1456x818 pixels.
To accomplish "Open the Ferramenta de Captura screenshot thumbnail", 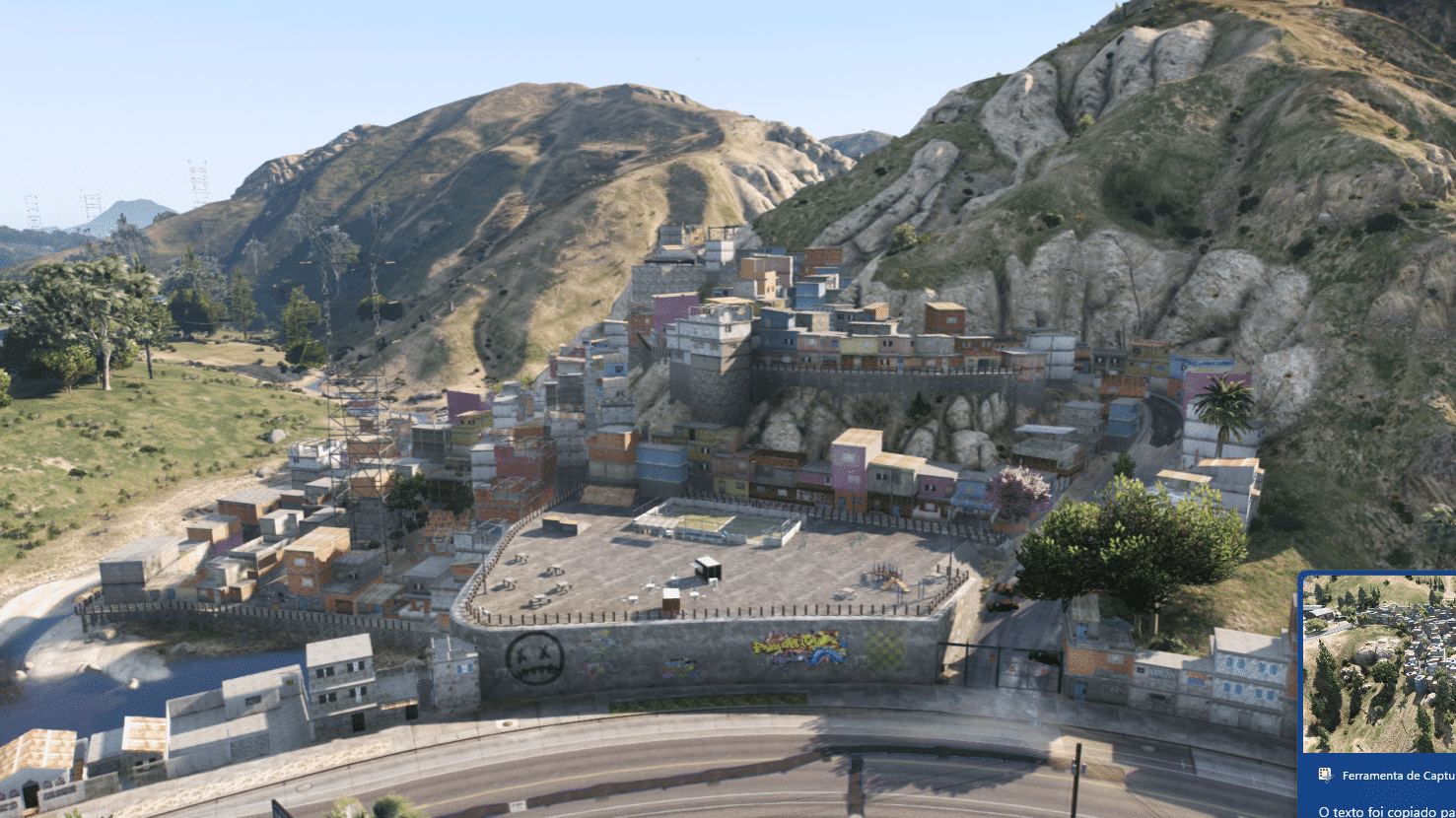I will (x=1380, y=663).
